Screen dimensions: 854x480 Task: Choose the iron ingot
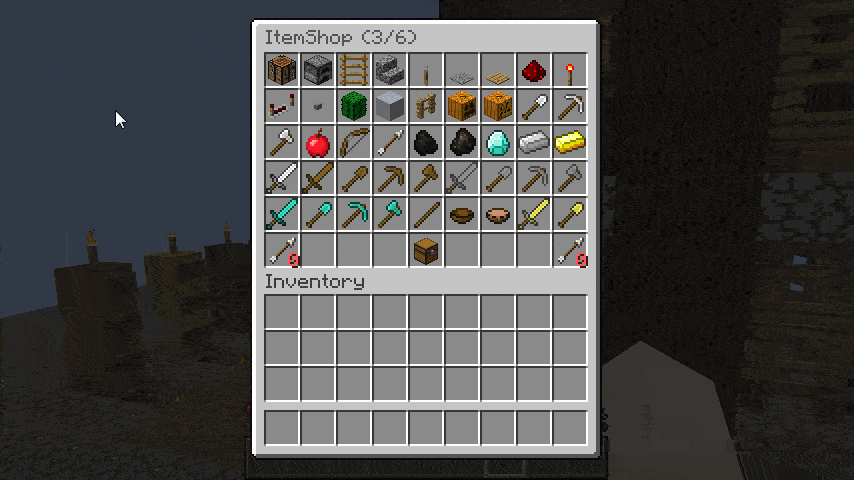(x=534, y=143)
